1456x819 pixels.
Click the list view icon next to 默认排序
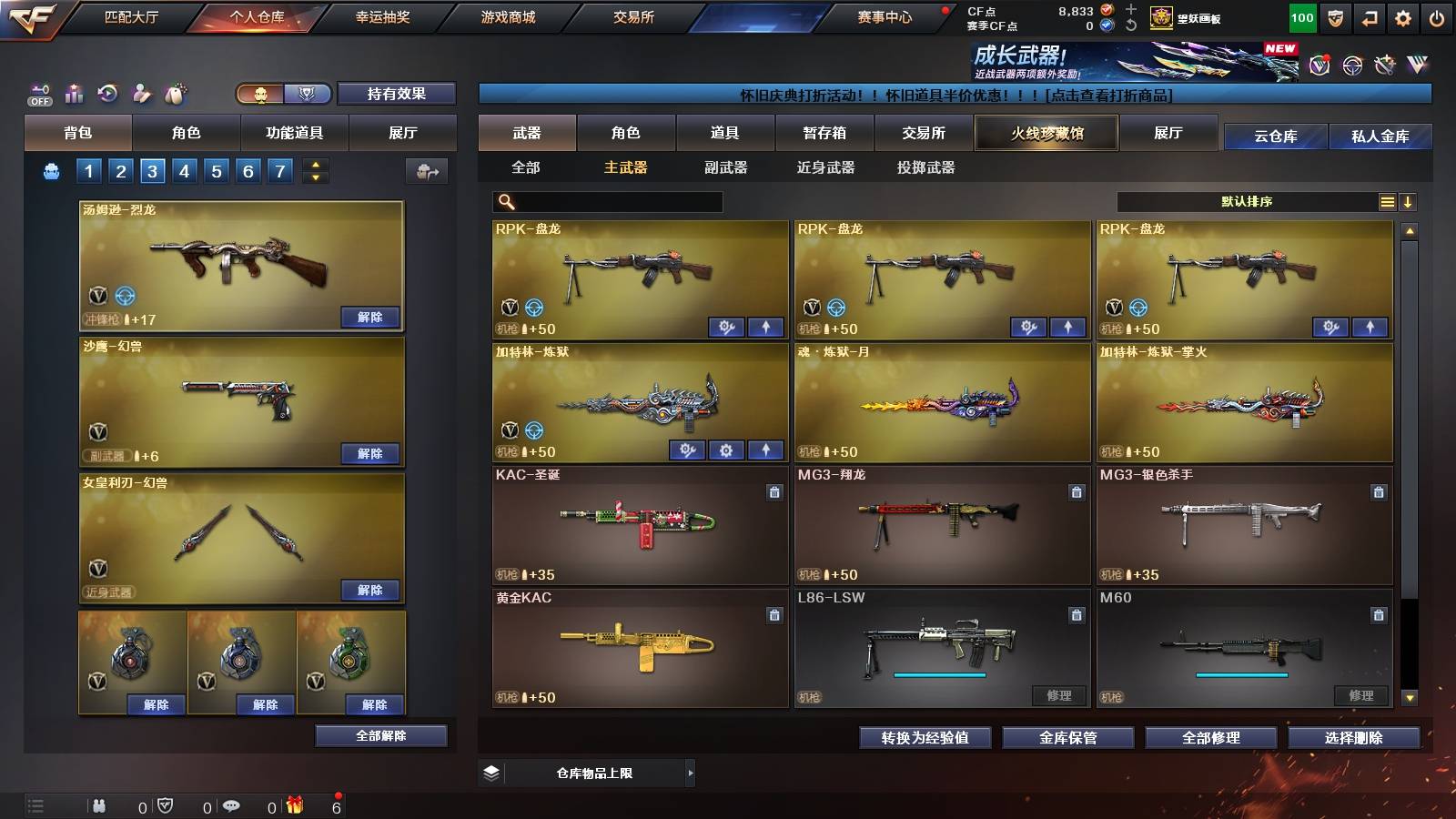[x=1386, y=201]
